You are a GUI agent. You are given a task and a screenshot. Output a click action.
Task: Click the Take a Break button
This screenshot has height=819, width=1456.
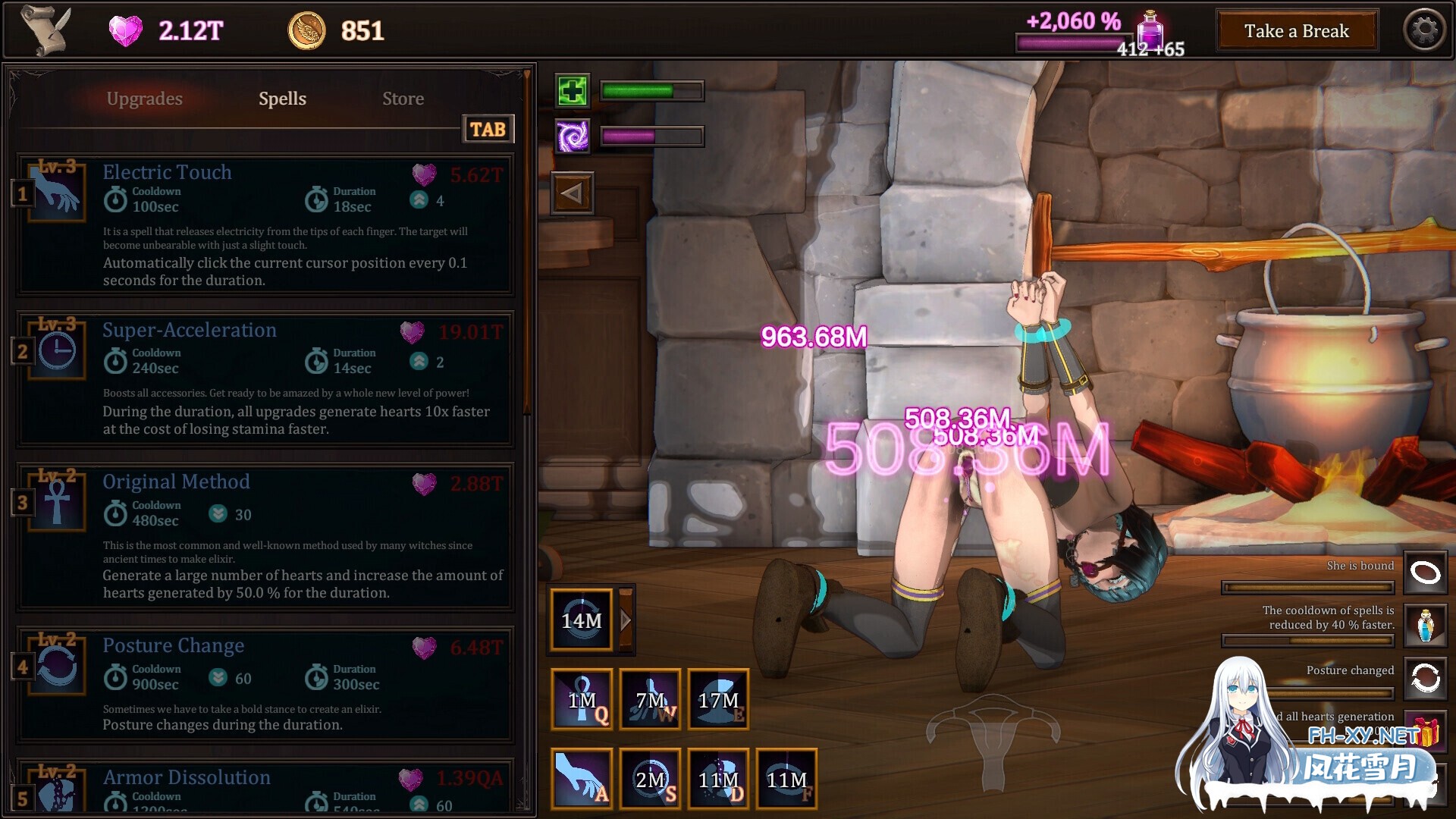click(1297, 30)
